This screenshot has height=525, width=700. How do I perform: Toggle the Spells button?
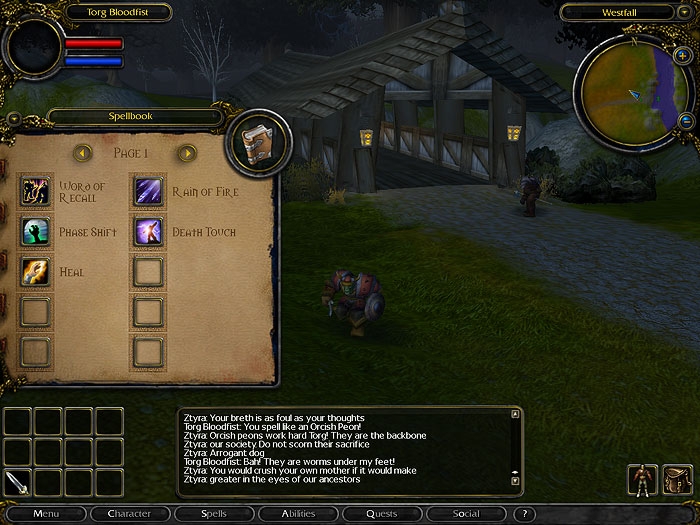click(213, 514)
